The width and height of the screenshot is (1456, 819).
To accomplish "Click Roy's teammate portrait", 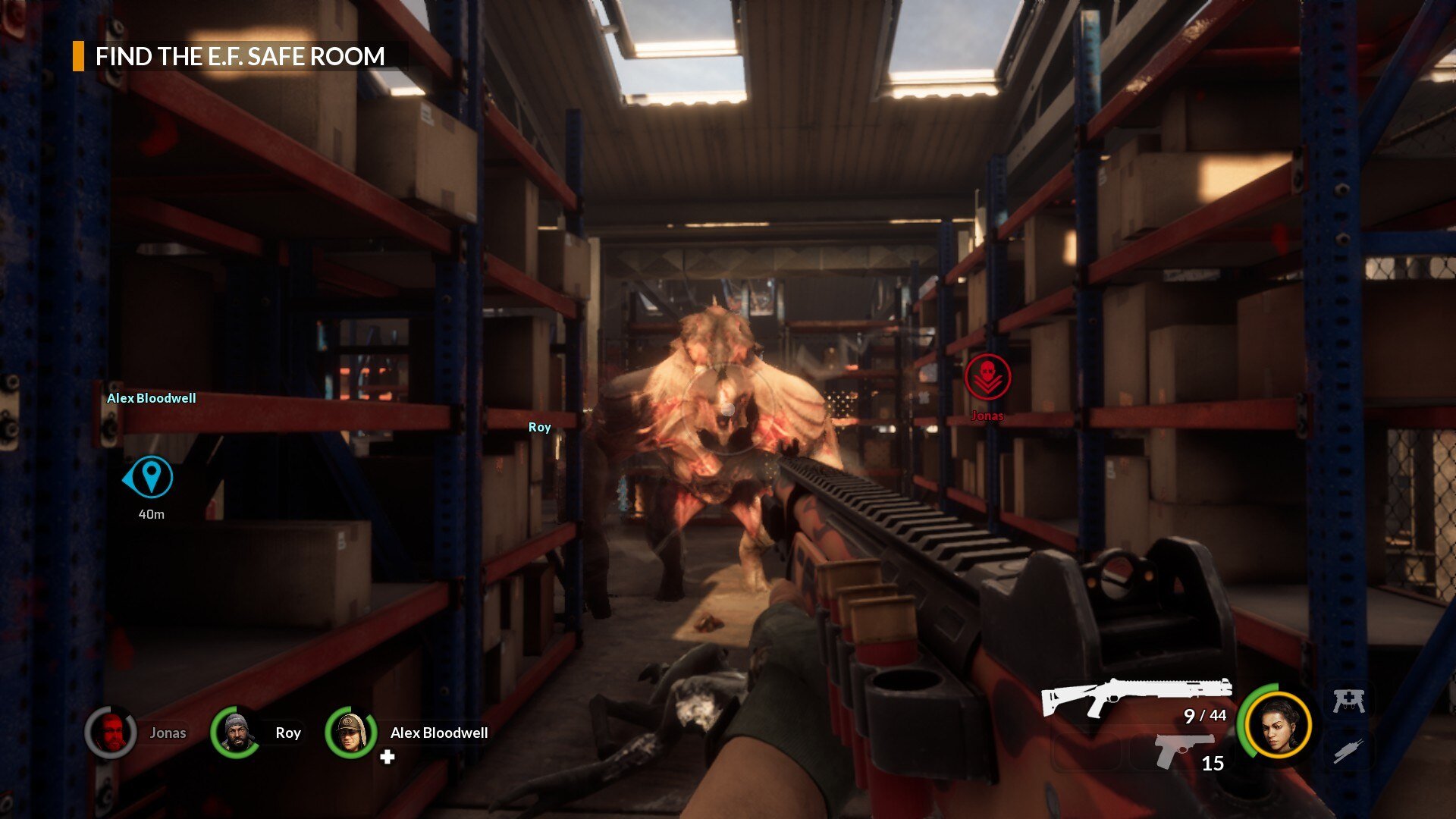I will [x=236, y=733].
